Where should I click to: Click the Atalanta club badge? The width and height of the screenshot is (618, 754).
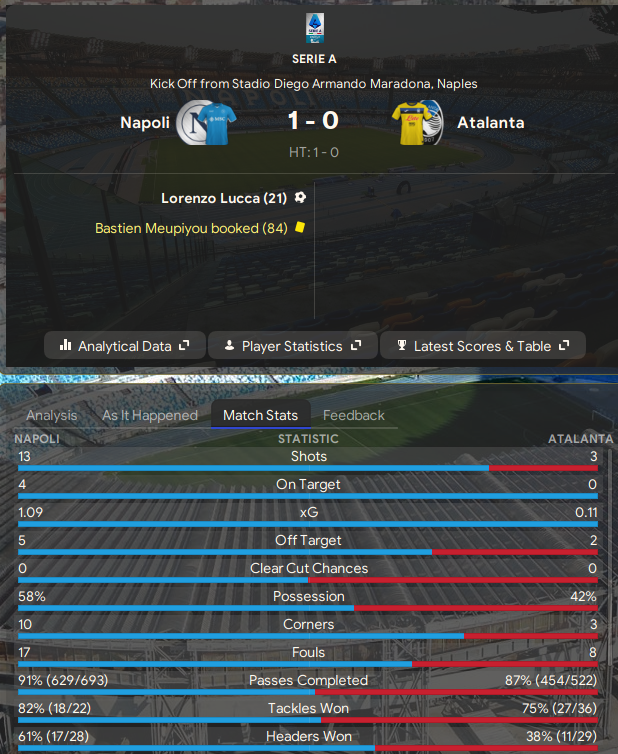433,124
